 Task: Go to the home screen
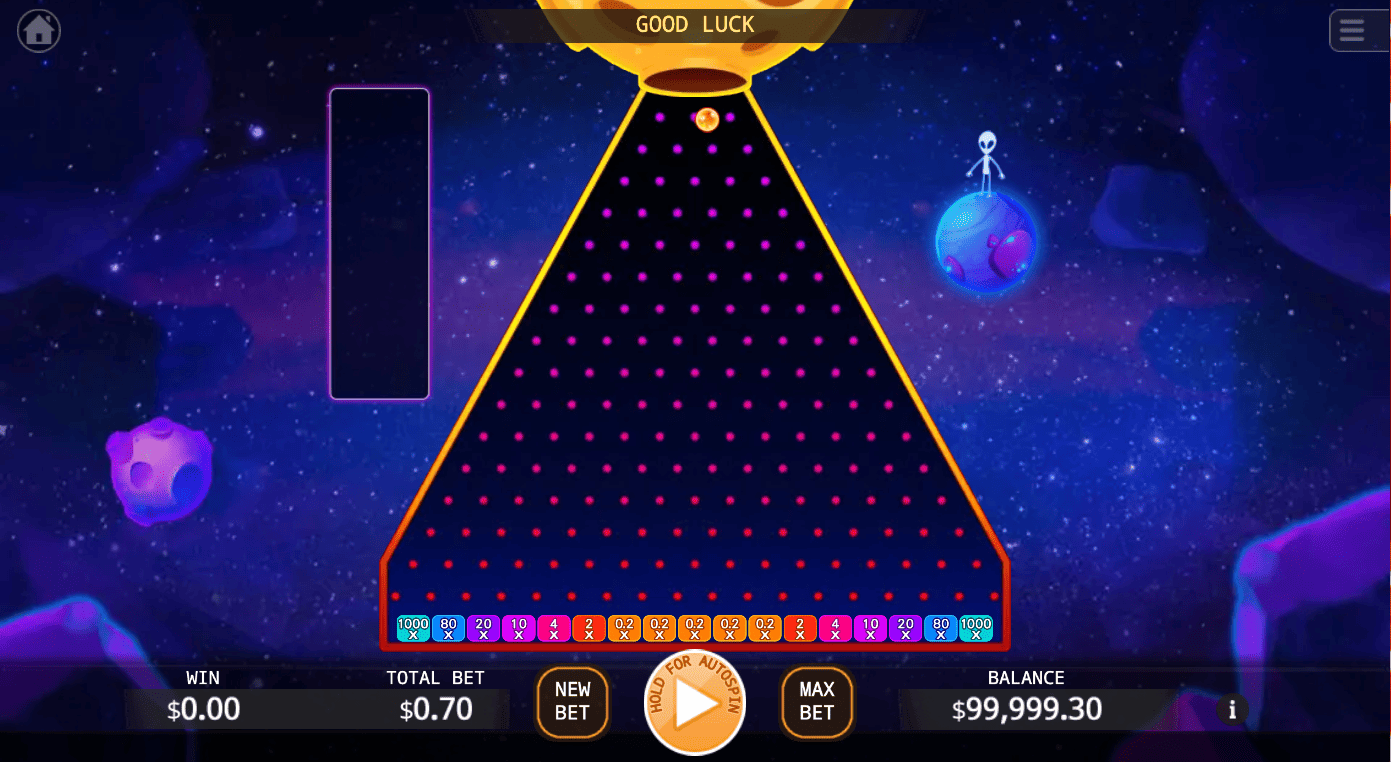[39, 31]
